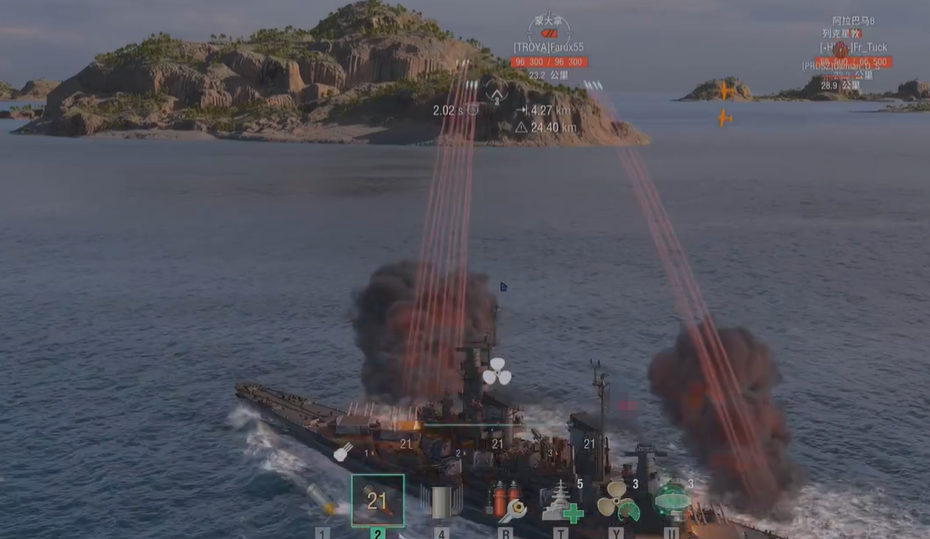Use the Repair Party ship heal consumable
The width and height of the screenshot is (930, 539).
(561, 501)
